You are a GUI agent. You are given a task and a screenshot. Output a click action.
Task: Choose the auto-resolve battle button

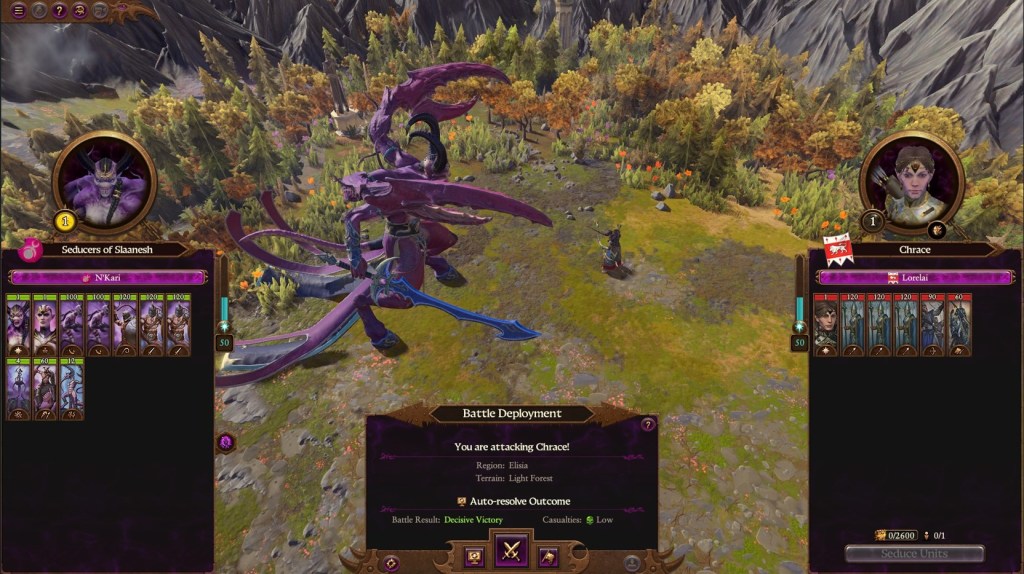click(475, 556)
